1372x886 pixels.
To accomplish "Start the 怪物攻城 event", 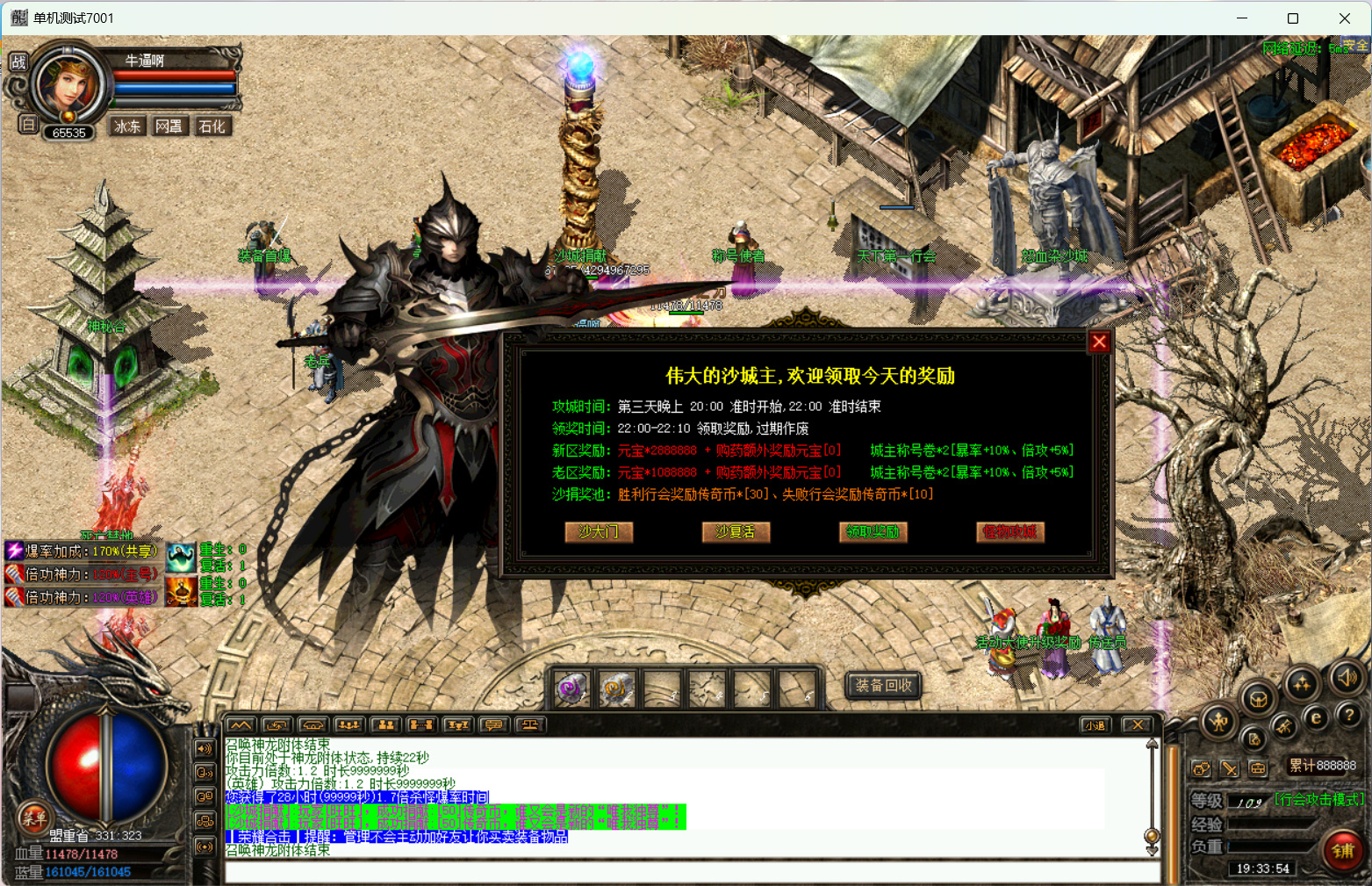I will coord(1009,531).
